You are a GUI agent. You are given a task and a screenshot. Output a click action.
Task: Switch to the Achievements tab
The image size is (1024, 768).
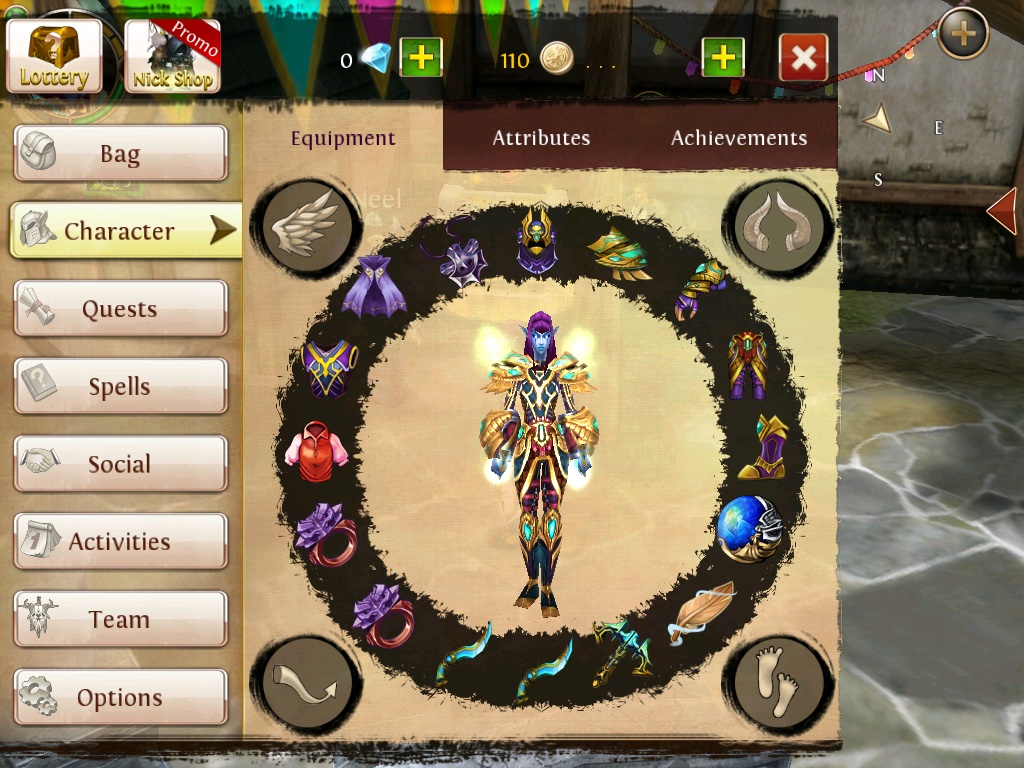[739, 138]
